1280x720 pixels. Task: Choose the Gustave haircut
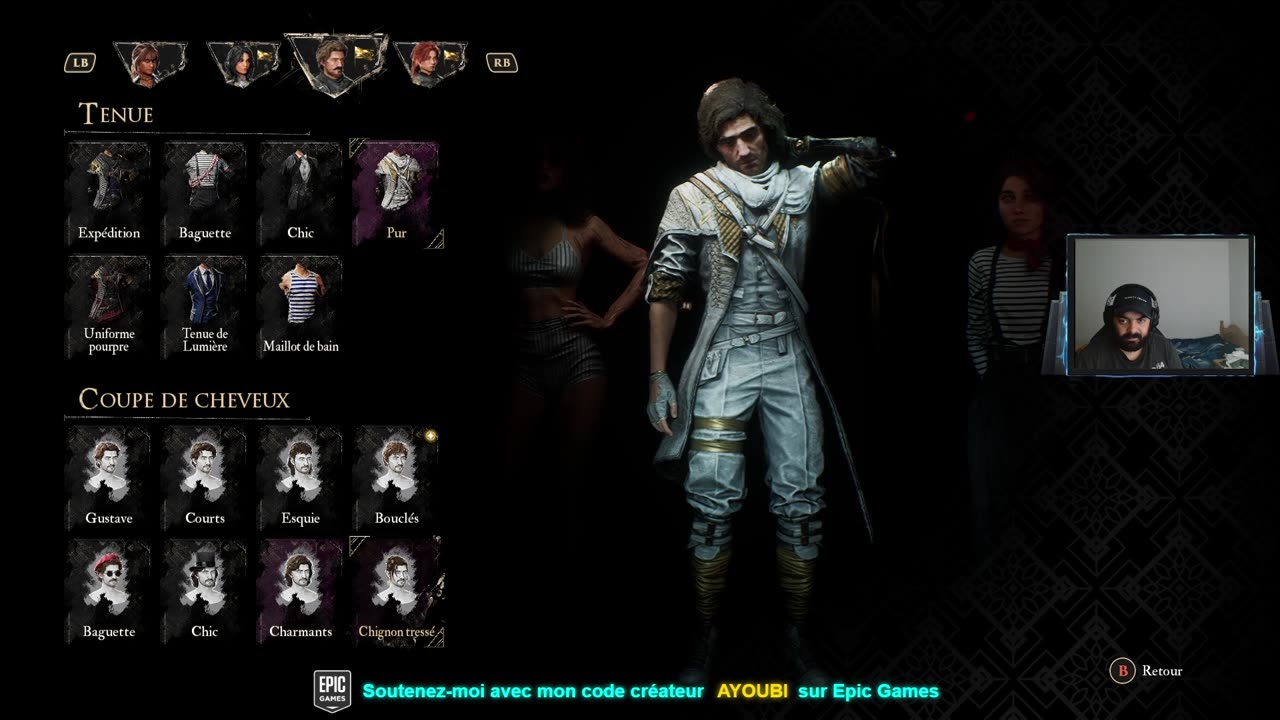pos(109,478)
